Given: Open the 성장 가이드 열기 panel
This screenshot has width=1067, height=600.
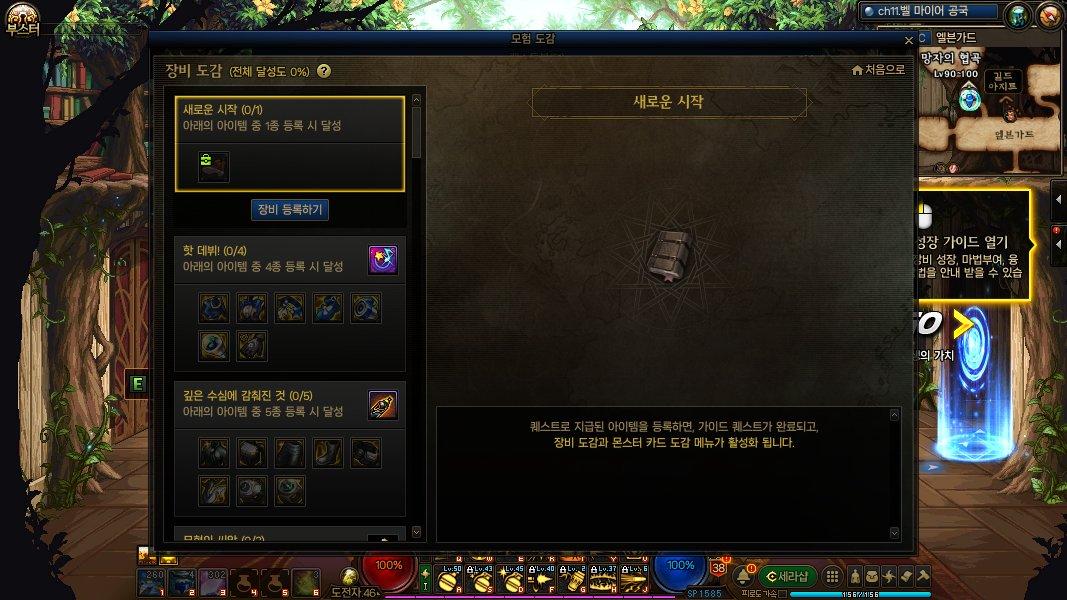Looking at the screenshot, I should 970,243.
